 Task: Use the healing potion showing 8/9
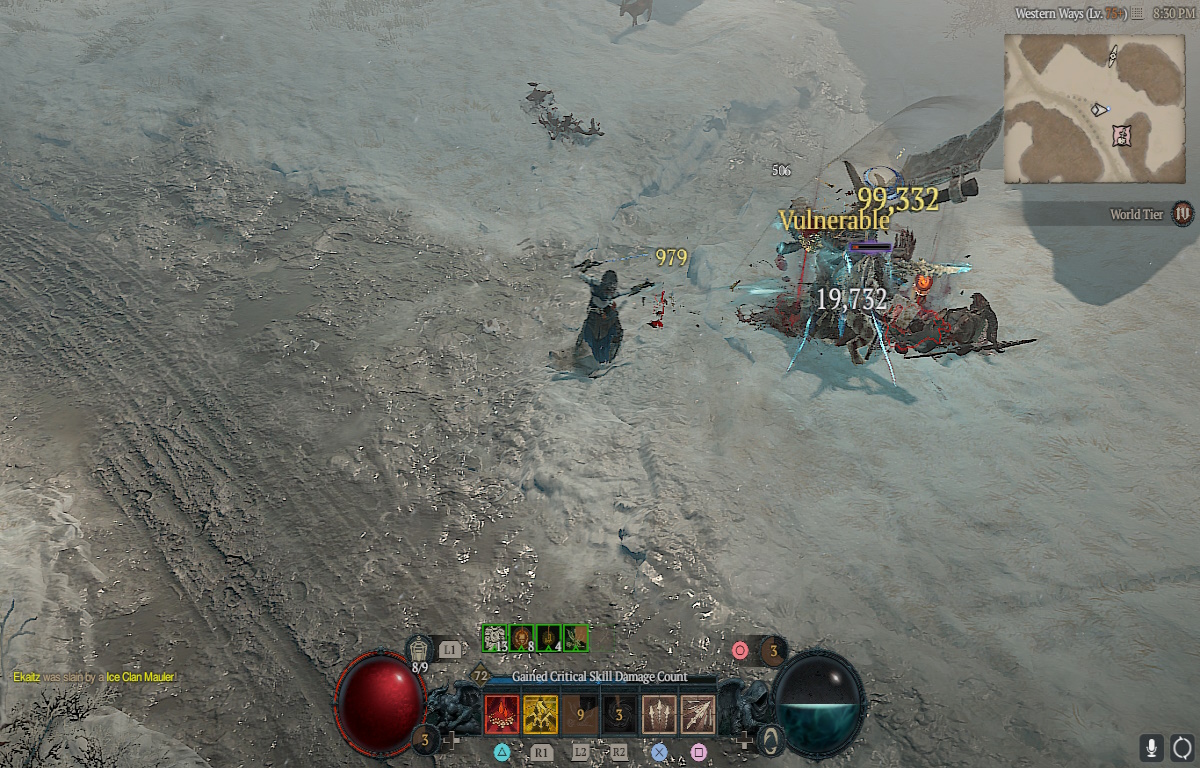click(420, 652)
